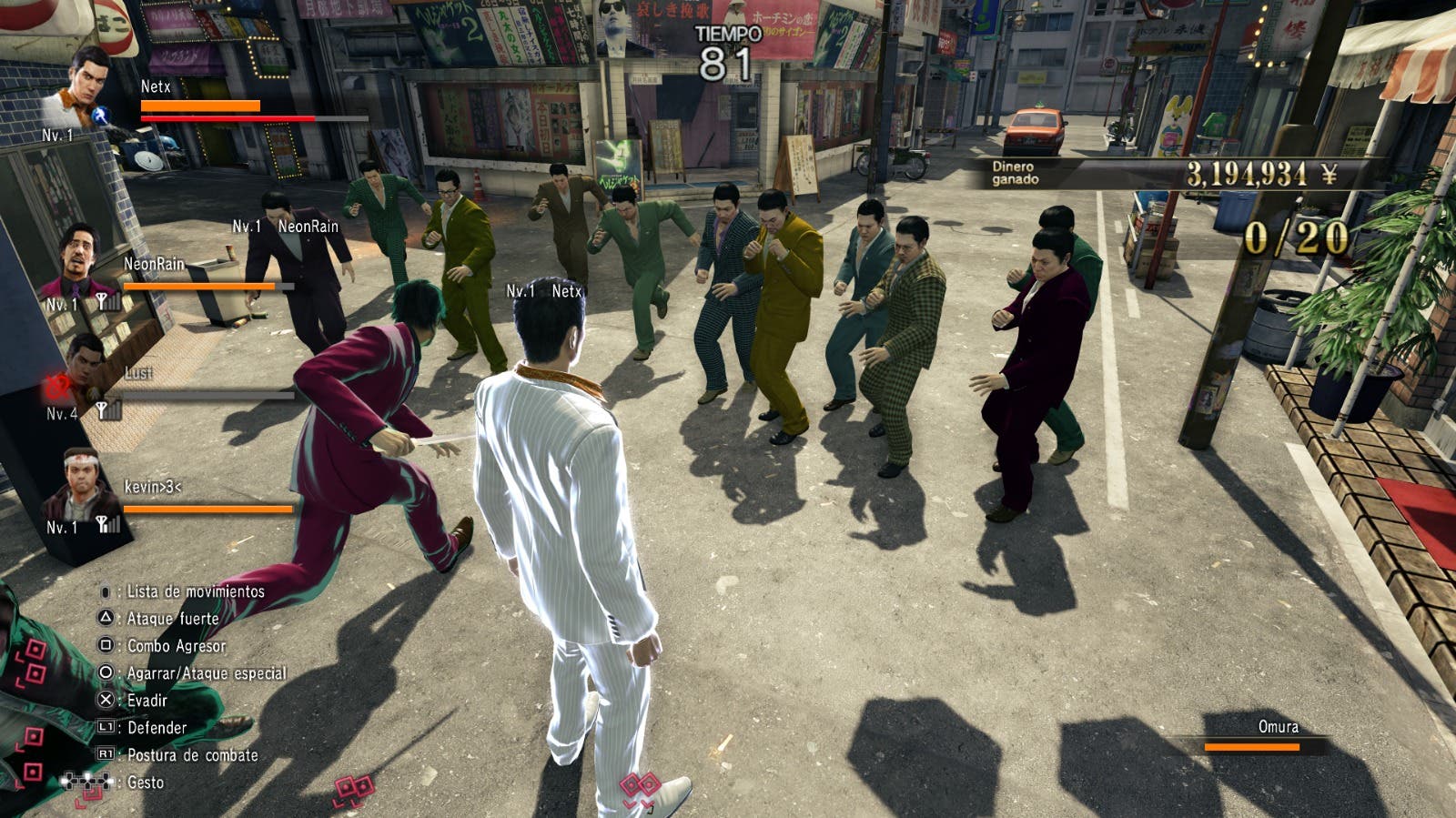
Task: Click the Gesto command text
Action: coord(146,780)
